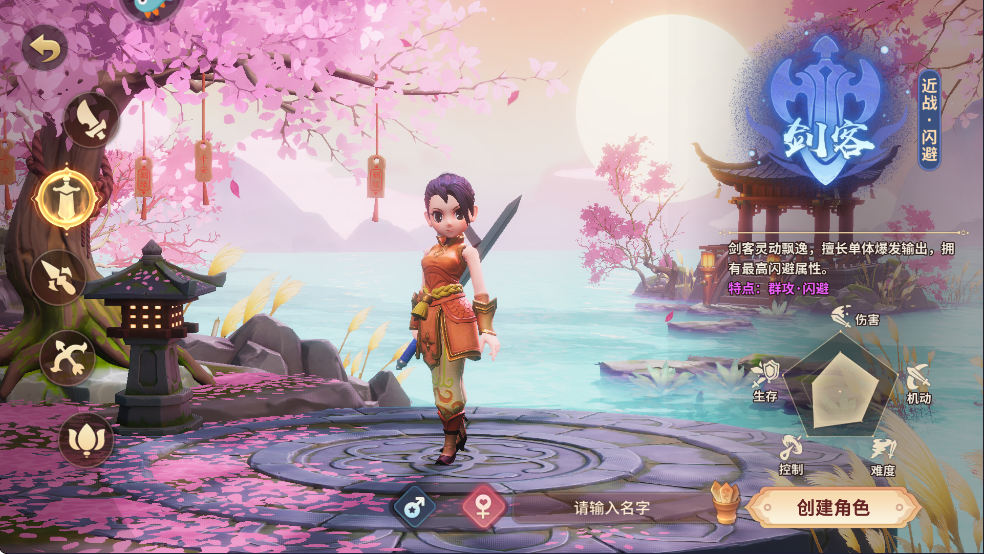Click the name field (请输入名字)
Screen dimensions: 984x554
click(x=611, y=507)
